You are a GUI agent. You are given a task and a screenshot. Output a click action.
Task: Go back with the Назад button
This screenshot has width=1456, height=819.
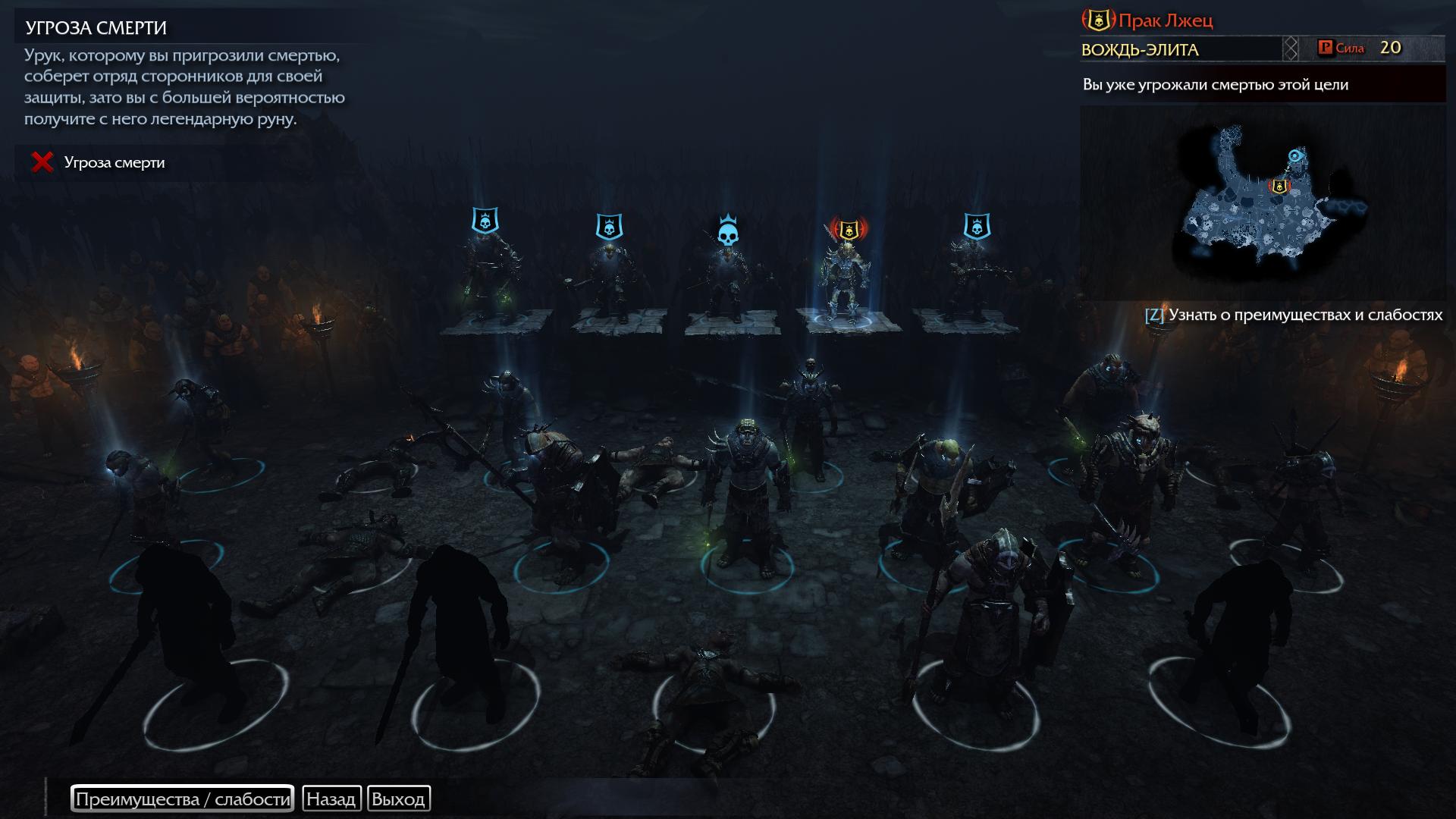[x=331, y=799]
